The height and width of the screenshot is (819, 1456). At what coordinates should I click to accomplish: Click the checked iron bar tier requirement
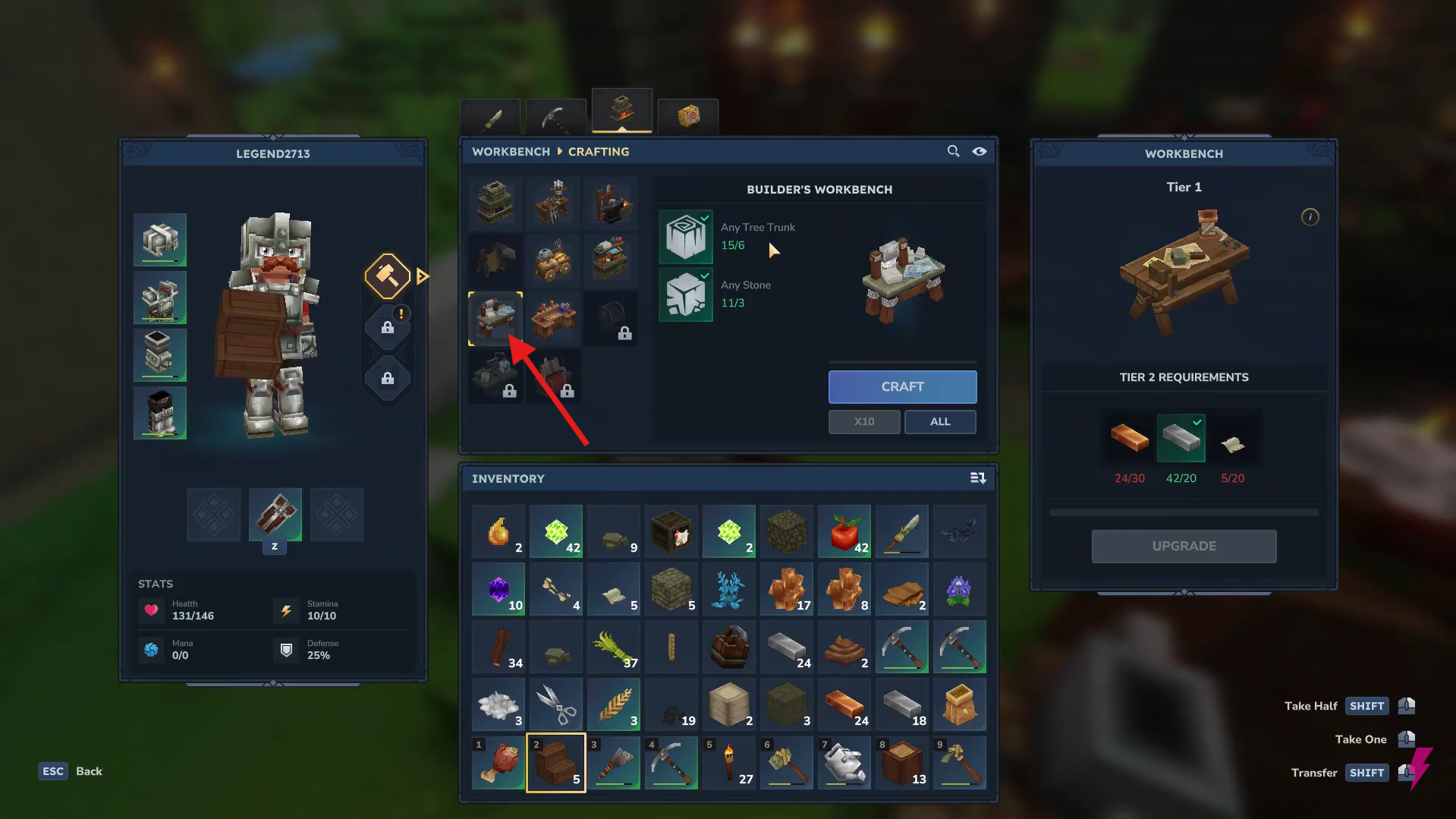1181,438
